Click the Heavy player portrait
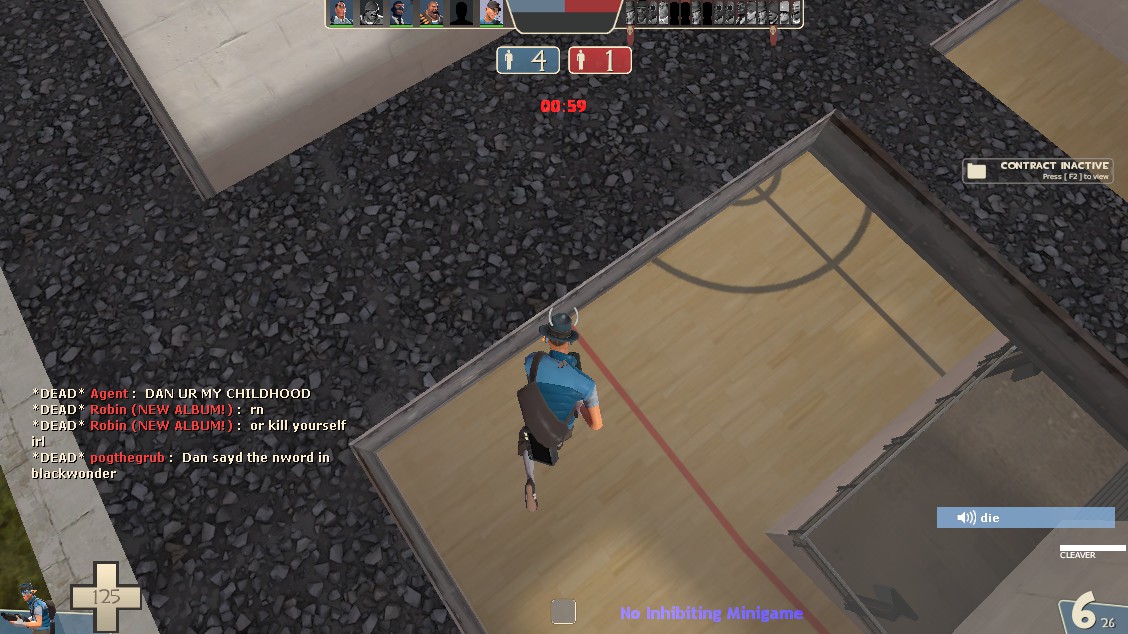1128x634 pixels. tap(431, 13)
